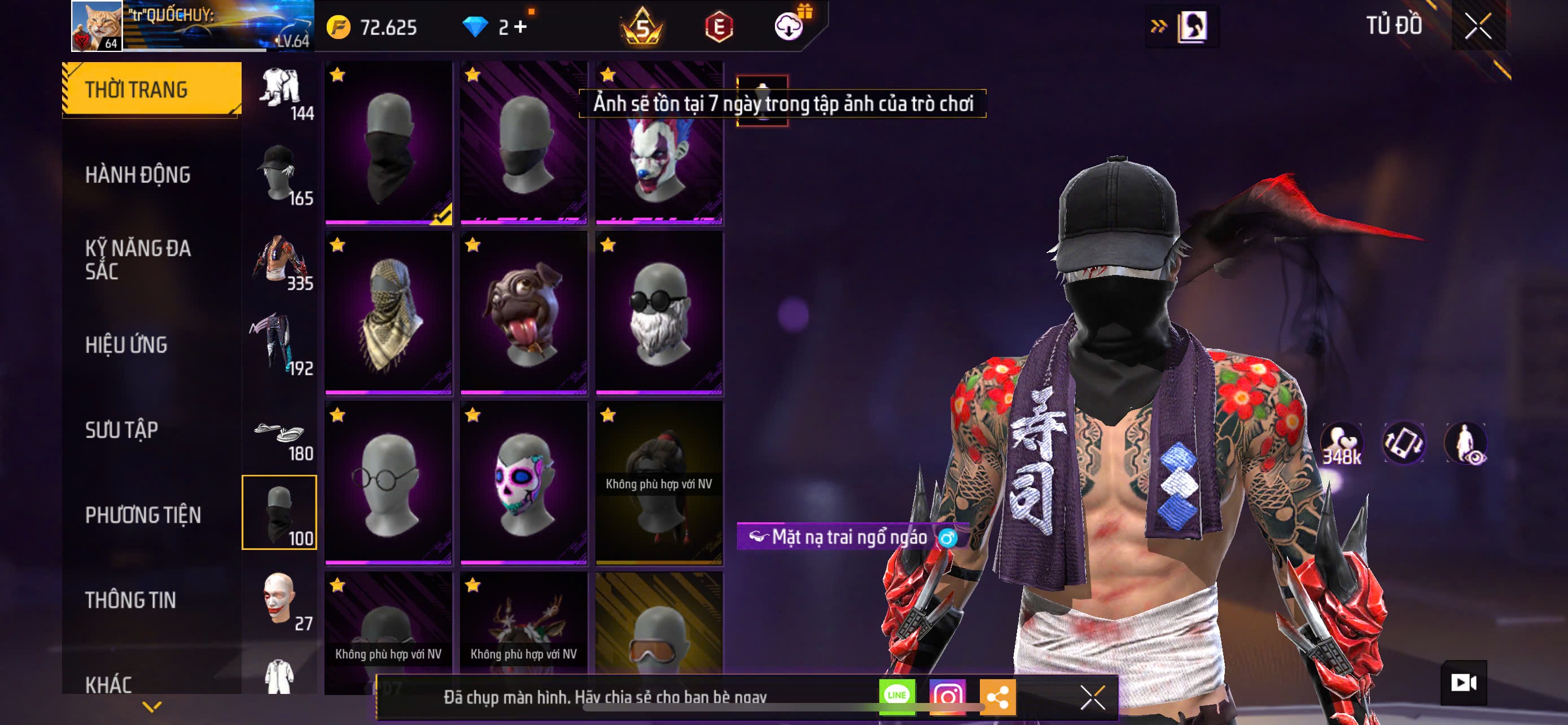Screen dimensions: 1568x725
Task: Select the sunglasses and white beard mask
Action: 659,313
